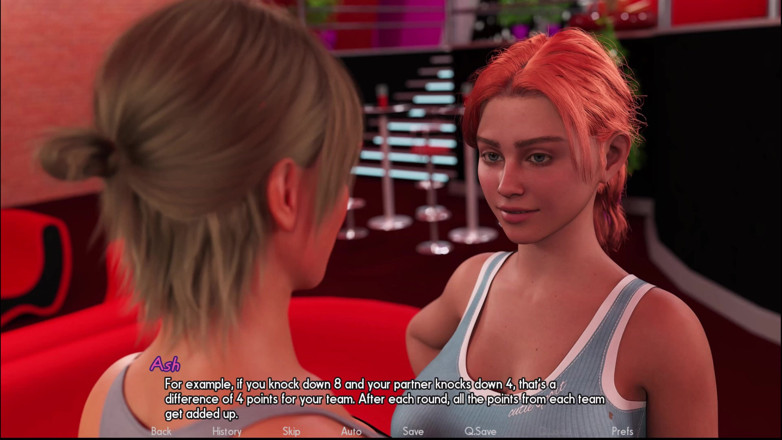Viewport: 782px width, 440px height.
Task: Activate Skip to fast-forward dialogue
Action: [291, 431]
